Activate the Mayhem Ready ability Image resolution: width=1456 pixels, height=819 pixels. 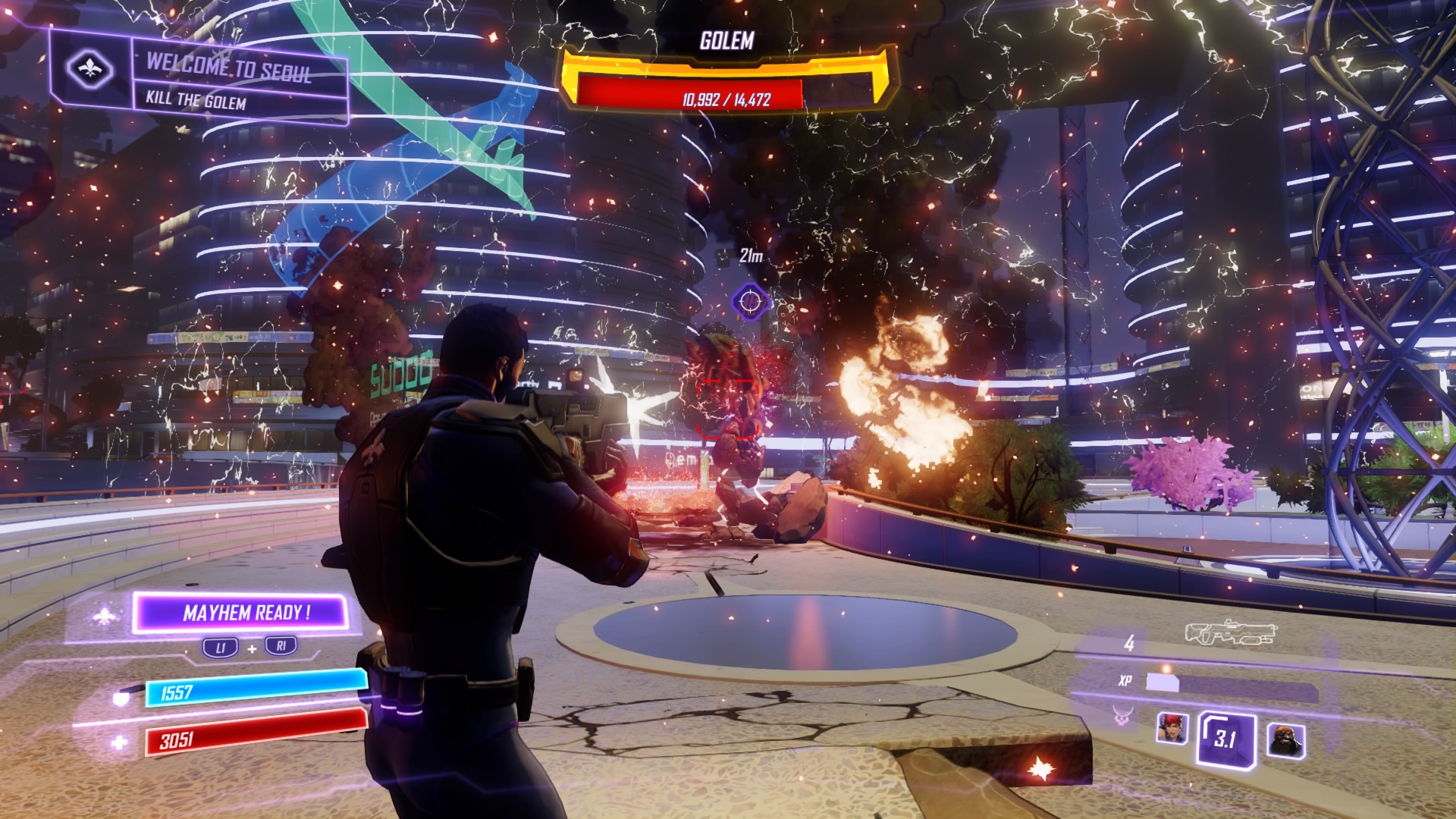coord(241,613)
